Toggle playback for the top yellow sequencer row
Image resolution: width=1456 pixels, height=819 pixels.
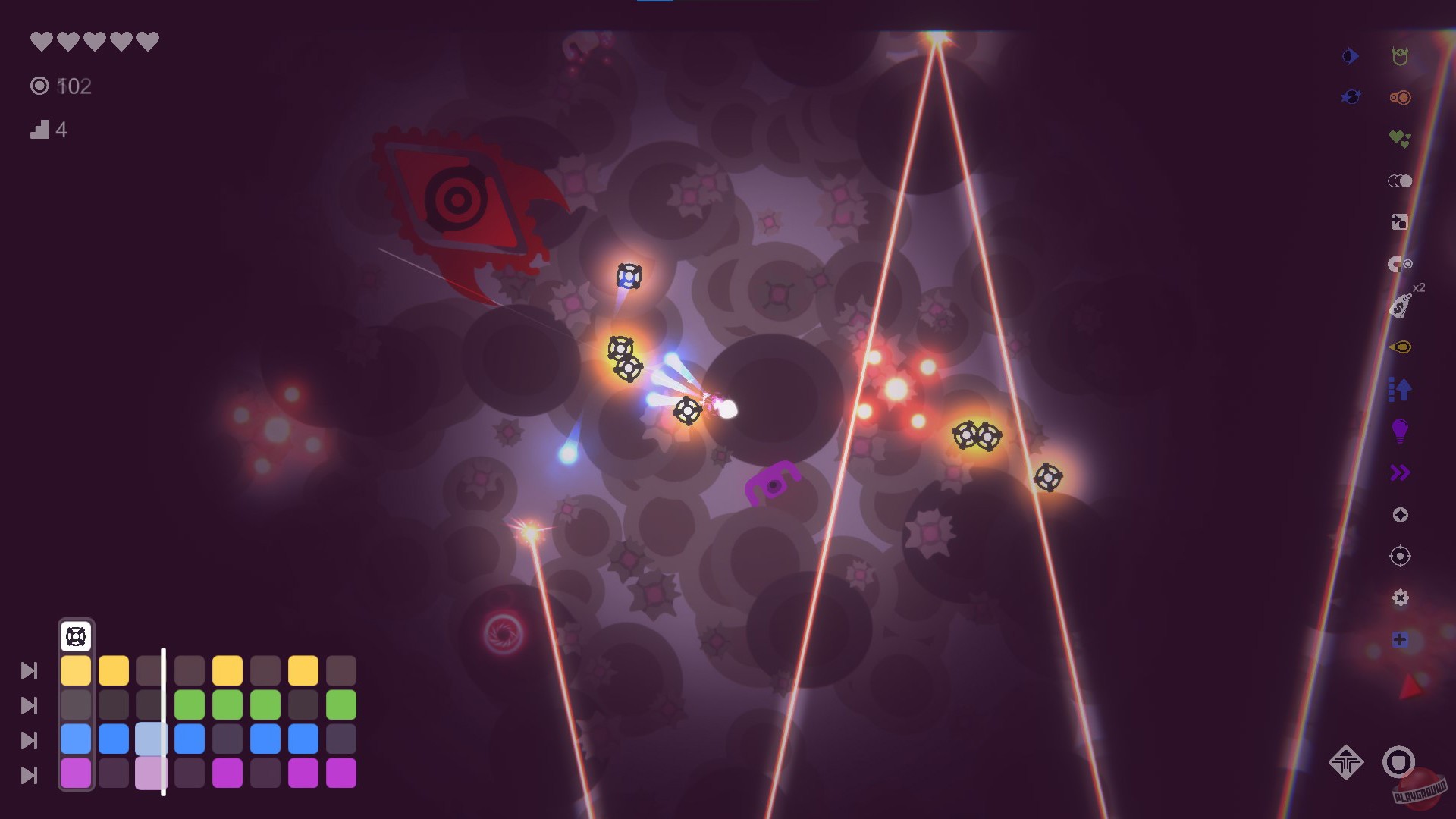click(x=30, y=671)
